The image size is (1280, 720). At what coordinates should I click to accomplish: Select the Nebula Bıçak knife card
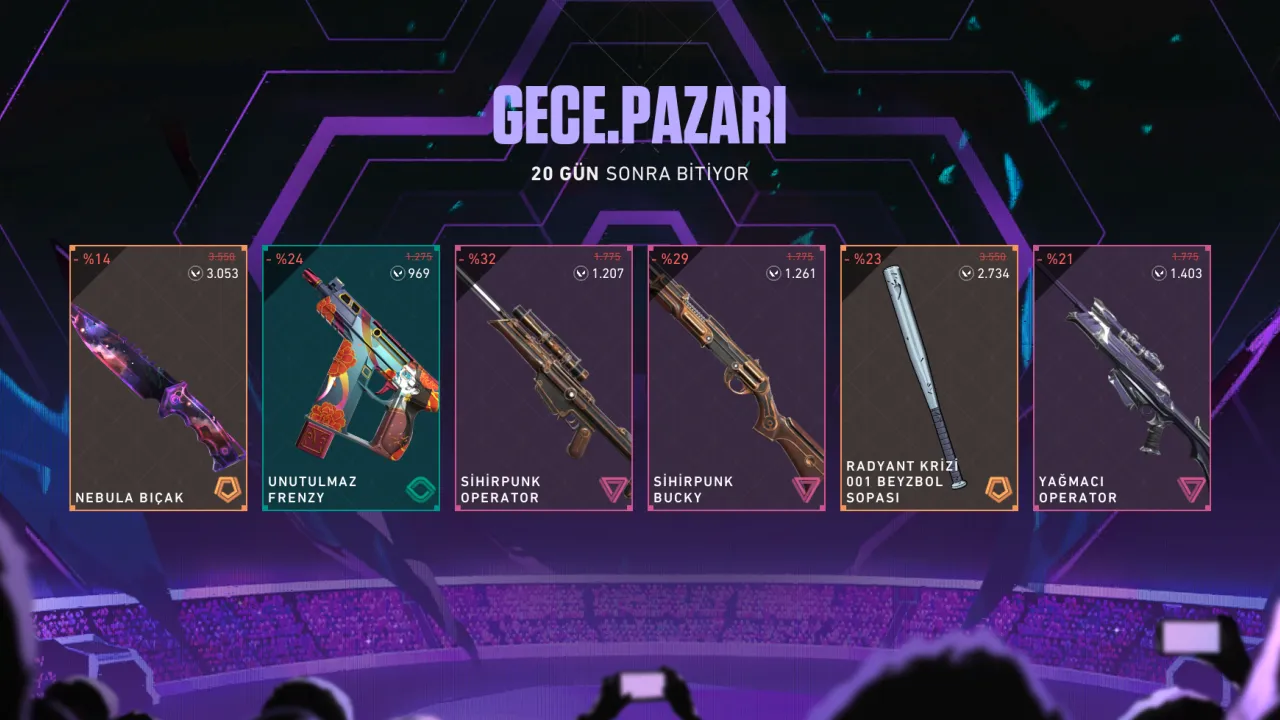[x=158, y=378]
